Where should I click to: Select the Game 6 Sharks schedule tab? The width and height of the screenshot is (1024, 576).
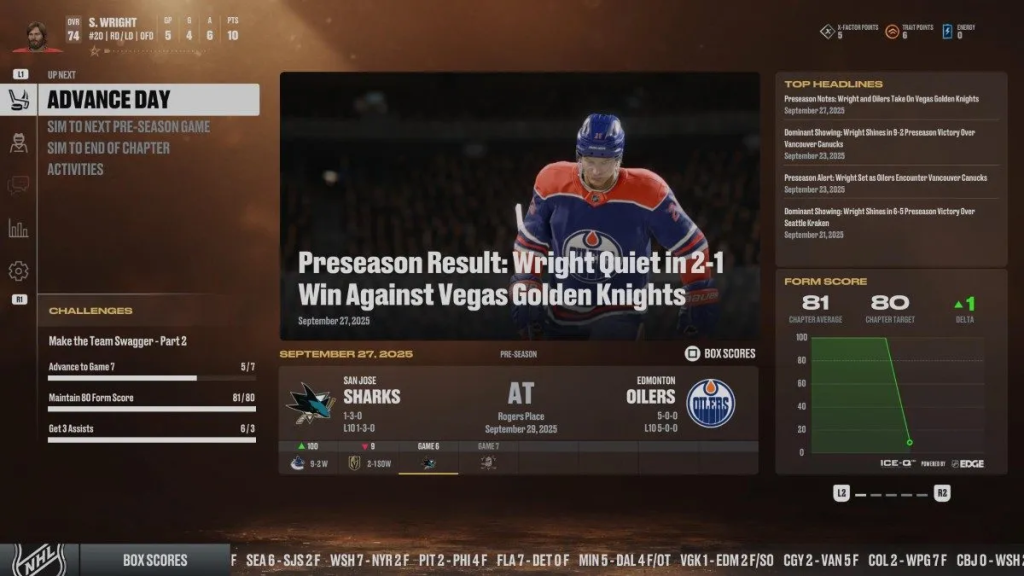(428, 458)
